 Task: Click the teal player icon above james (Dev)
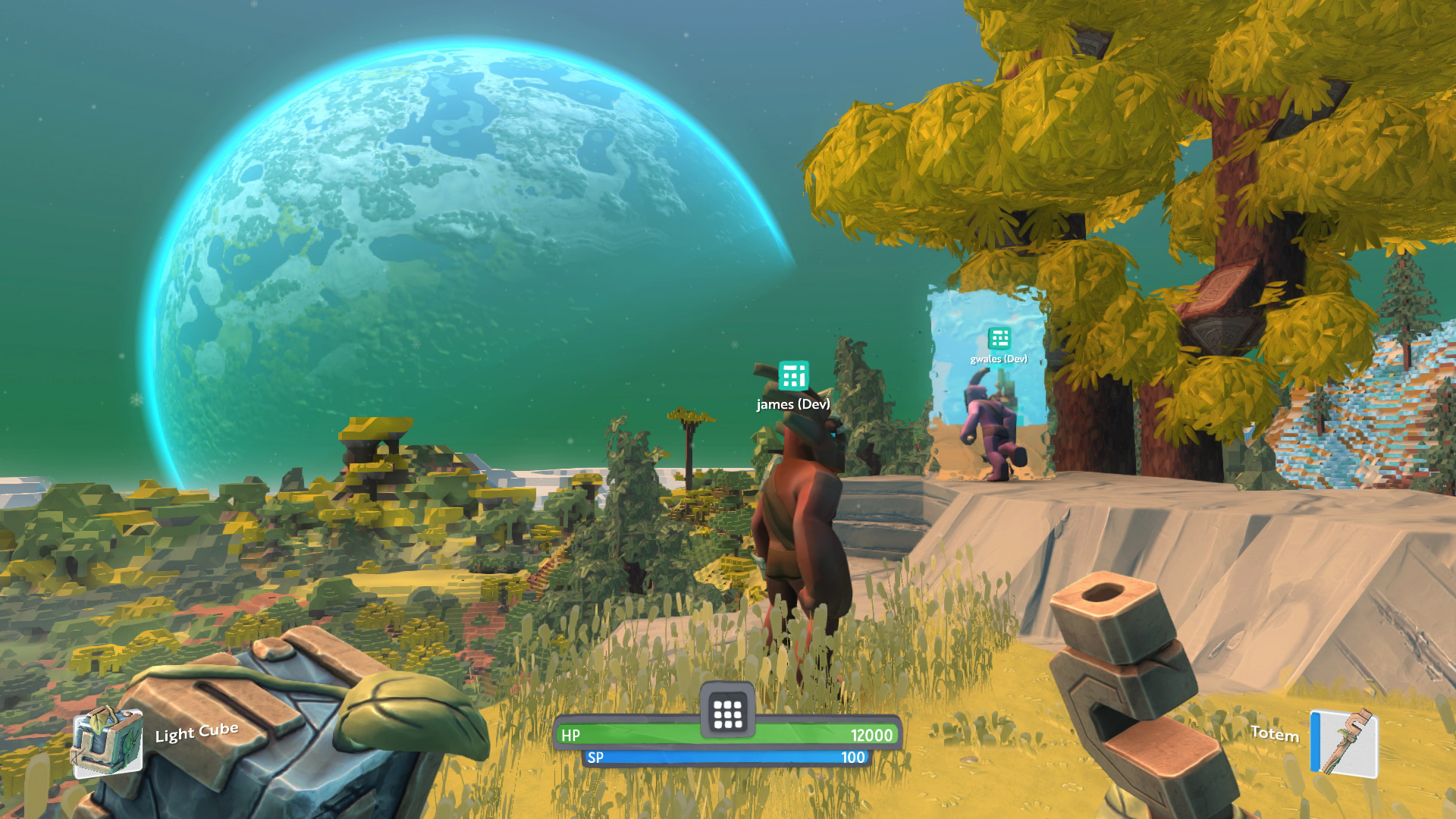(792, 376)
